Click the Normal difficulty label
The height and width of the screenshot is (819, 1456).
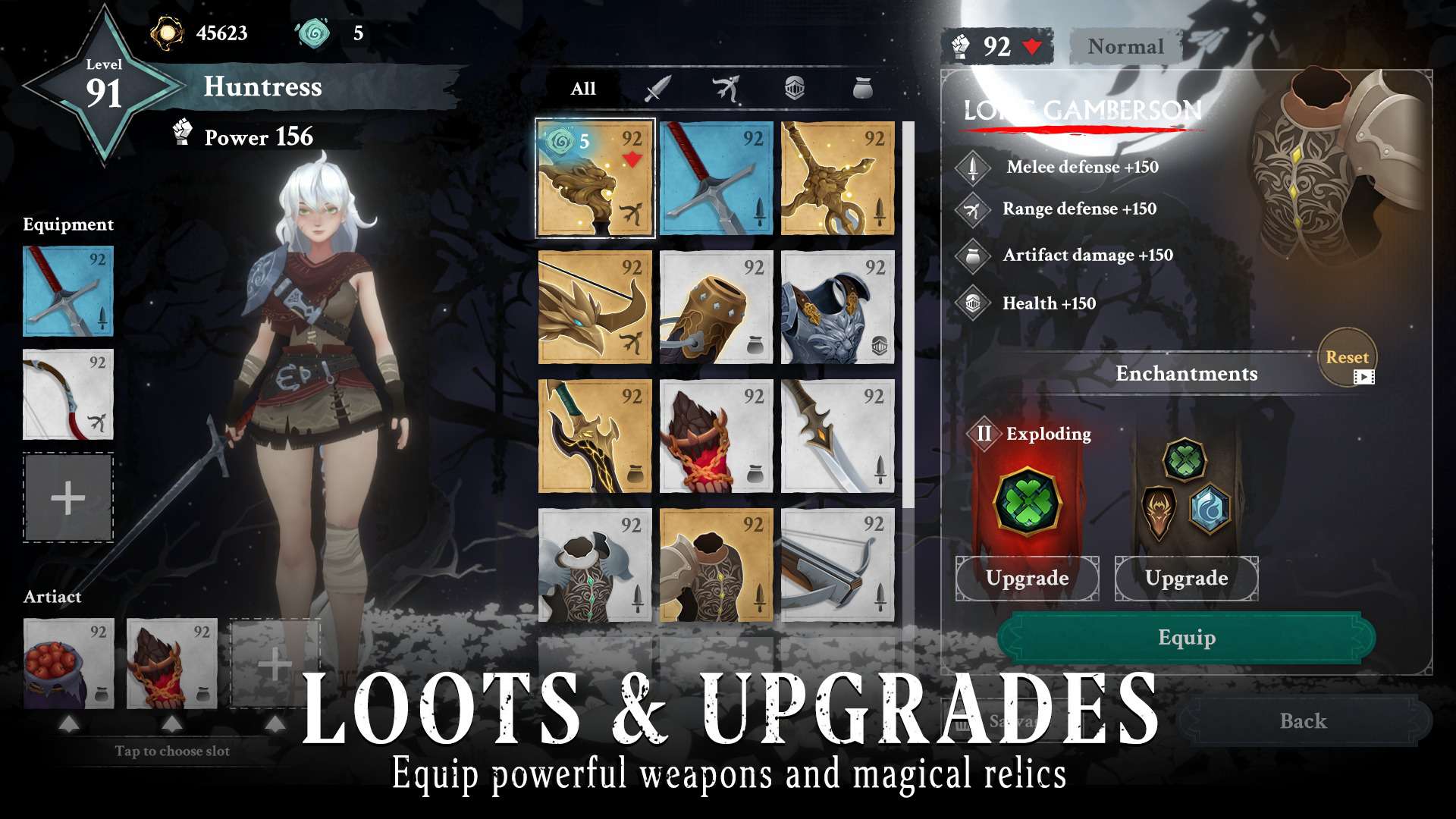pos(1125,47)
